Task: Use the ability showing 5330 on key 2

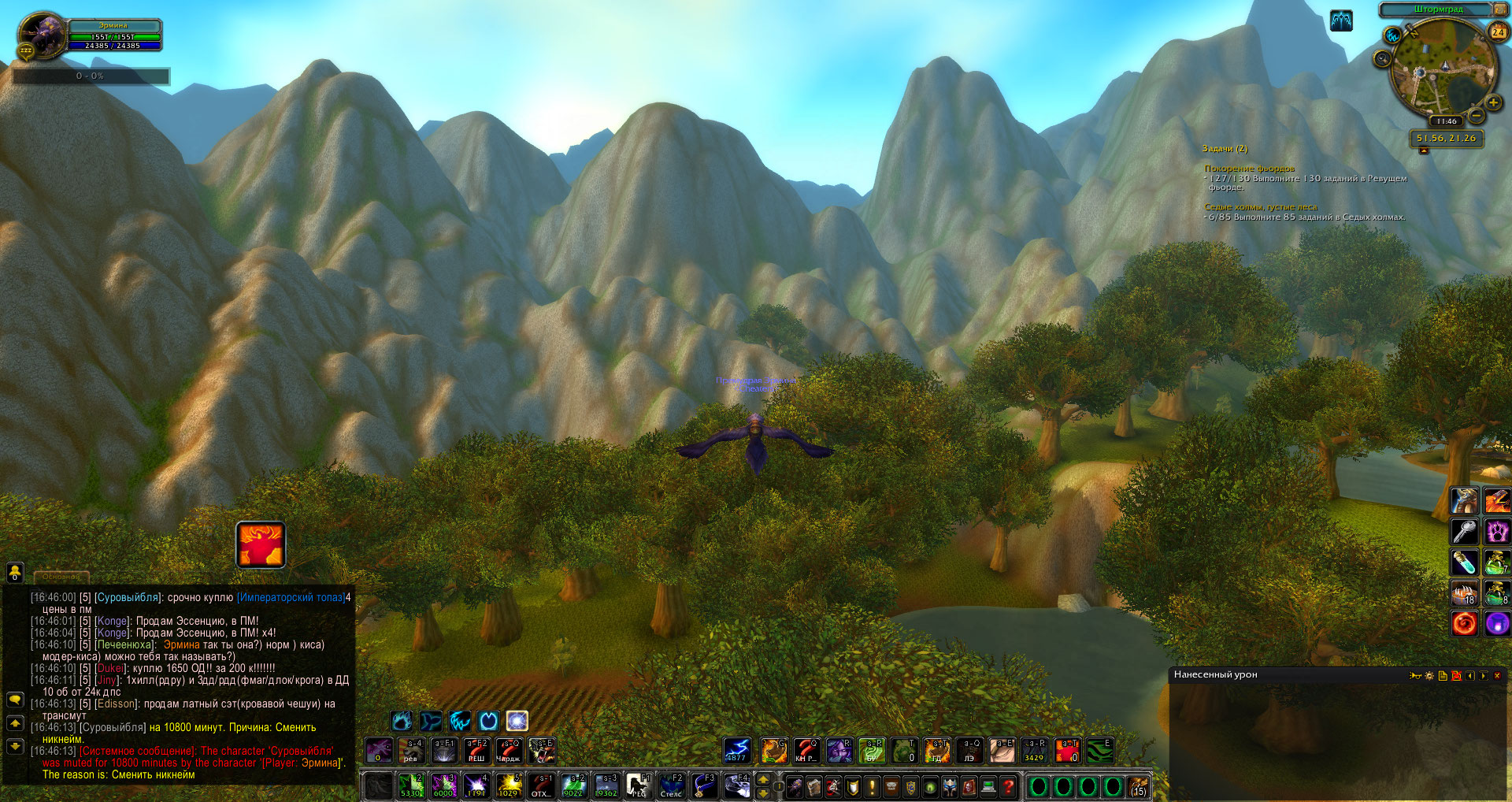Action: click(410, 785)
